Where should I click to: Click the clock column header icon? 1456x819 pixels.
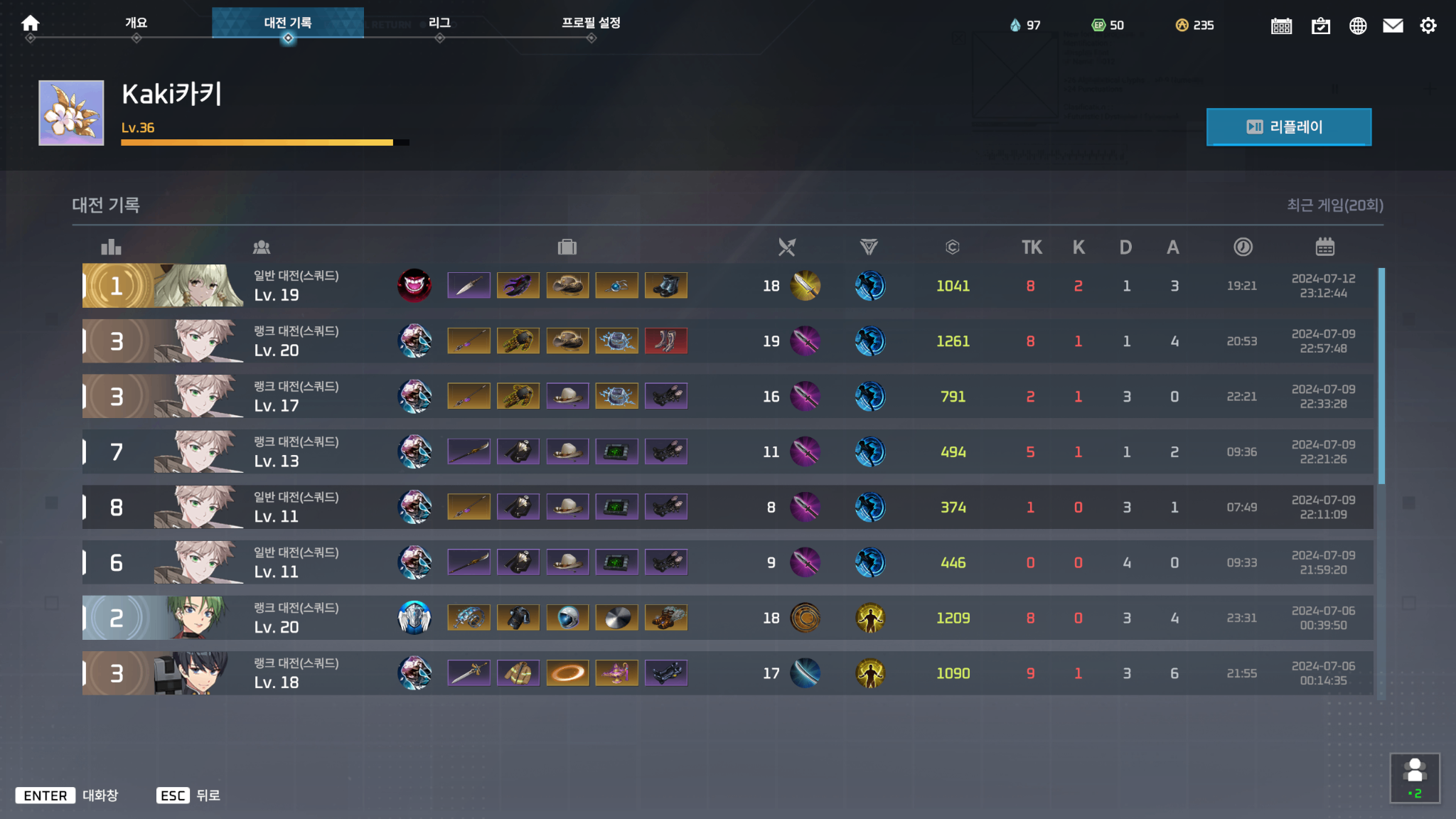(1242, 247)
